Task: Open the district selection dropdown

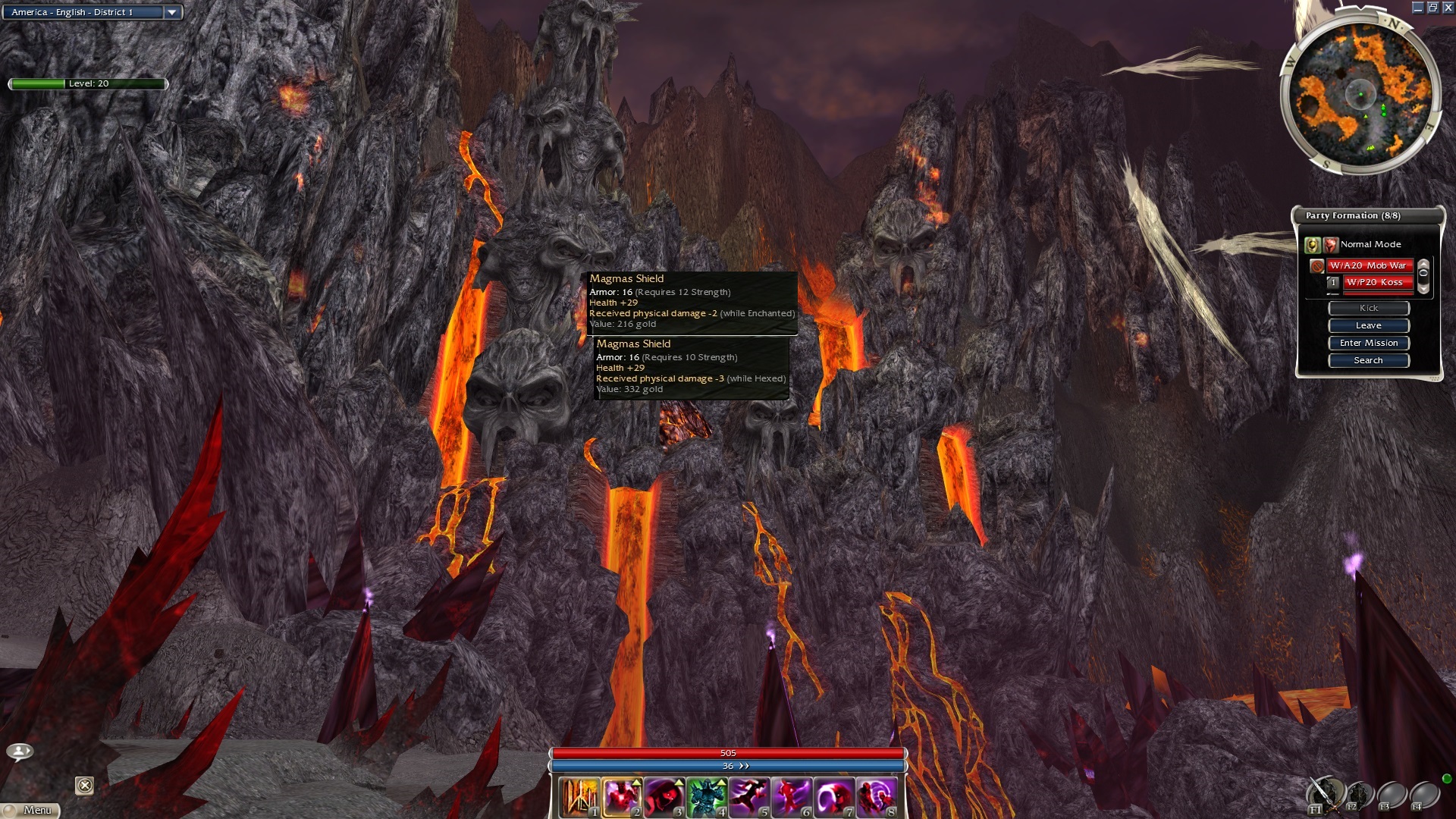Action: click(172, 12)
